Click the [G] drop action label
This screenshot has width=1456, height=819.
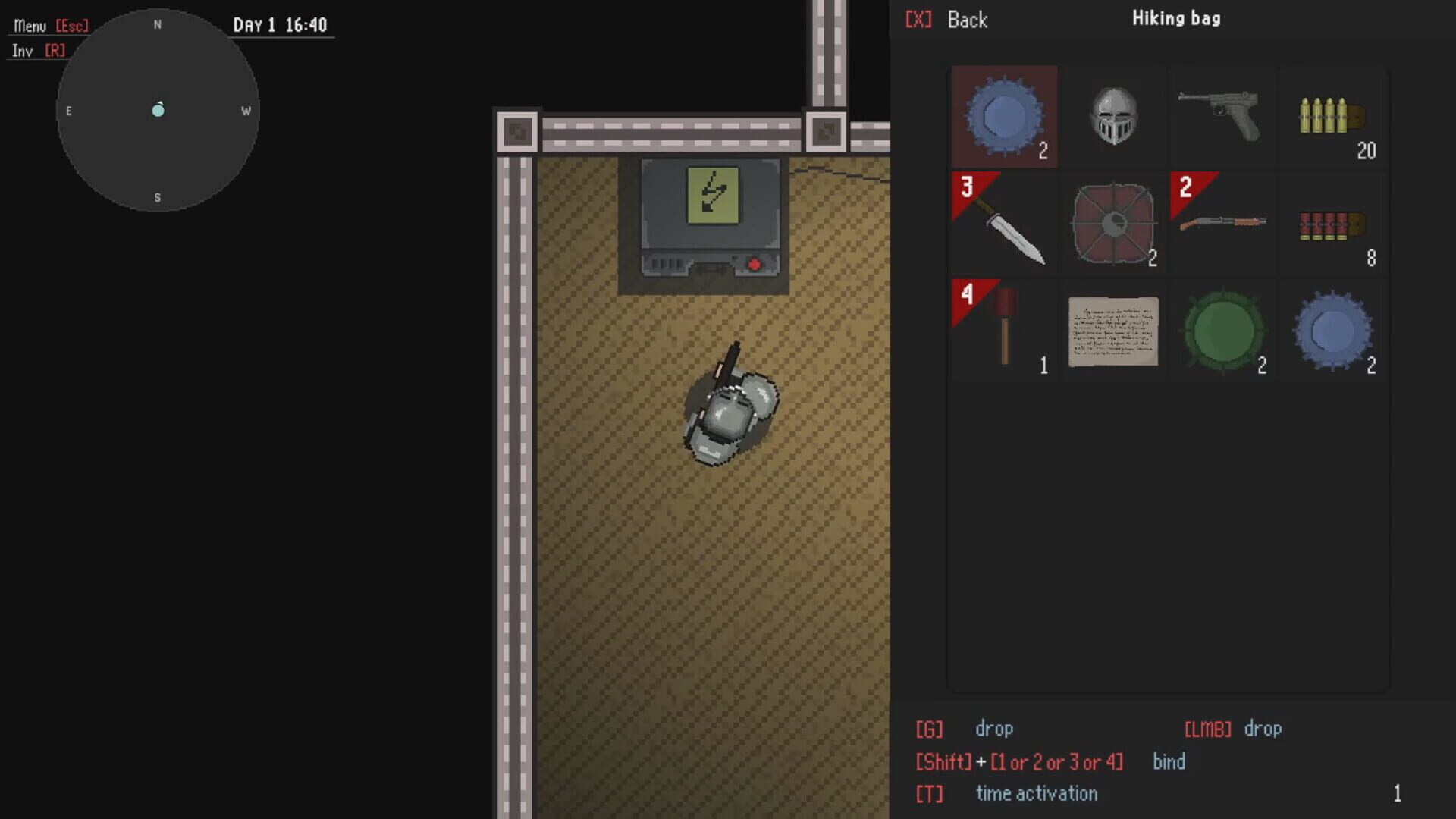(x=930, y=729)
